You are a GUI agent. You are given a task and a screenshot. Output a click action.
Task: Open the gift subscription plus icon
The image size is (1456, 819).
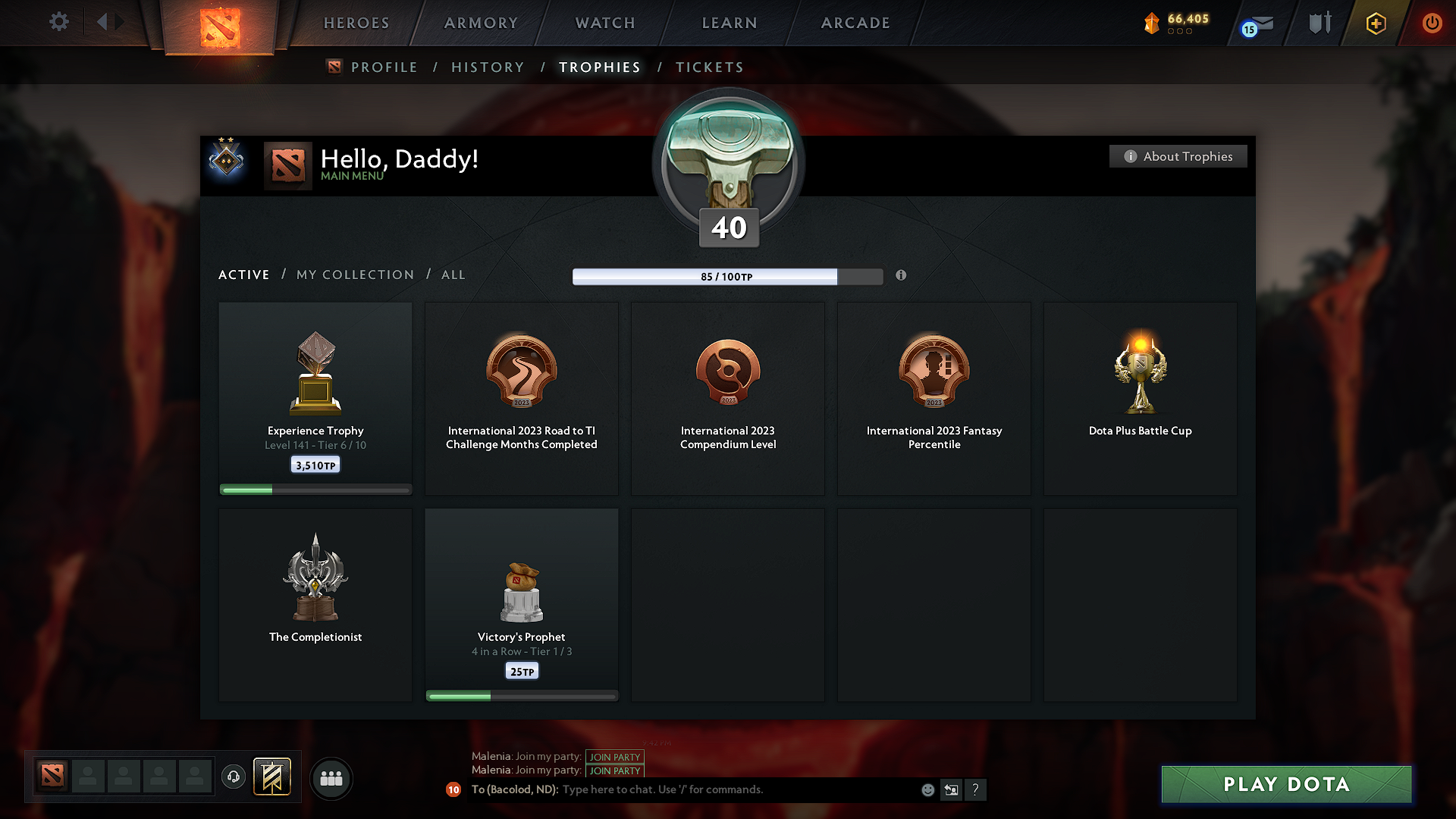point(1375,23)
